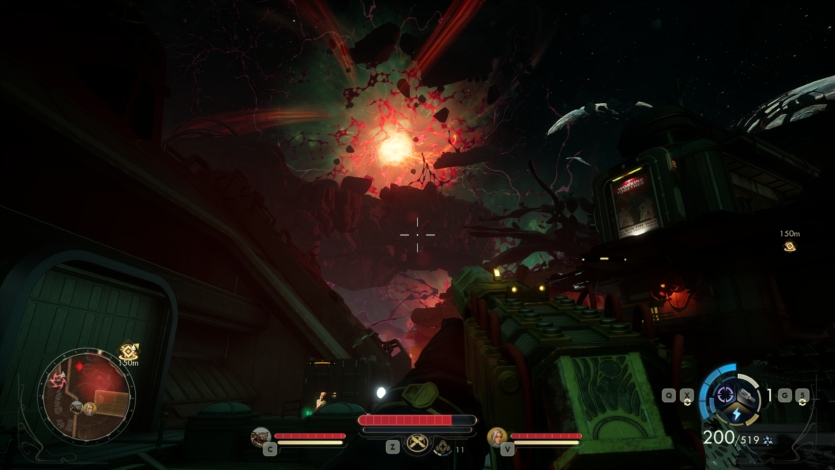Select the objective marker above the minimap
The width and height of the screenshot is (835, 470).
pos(128,351)
